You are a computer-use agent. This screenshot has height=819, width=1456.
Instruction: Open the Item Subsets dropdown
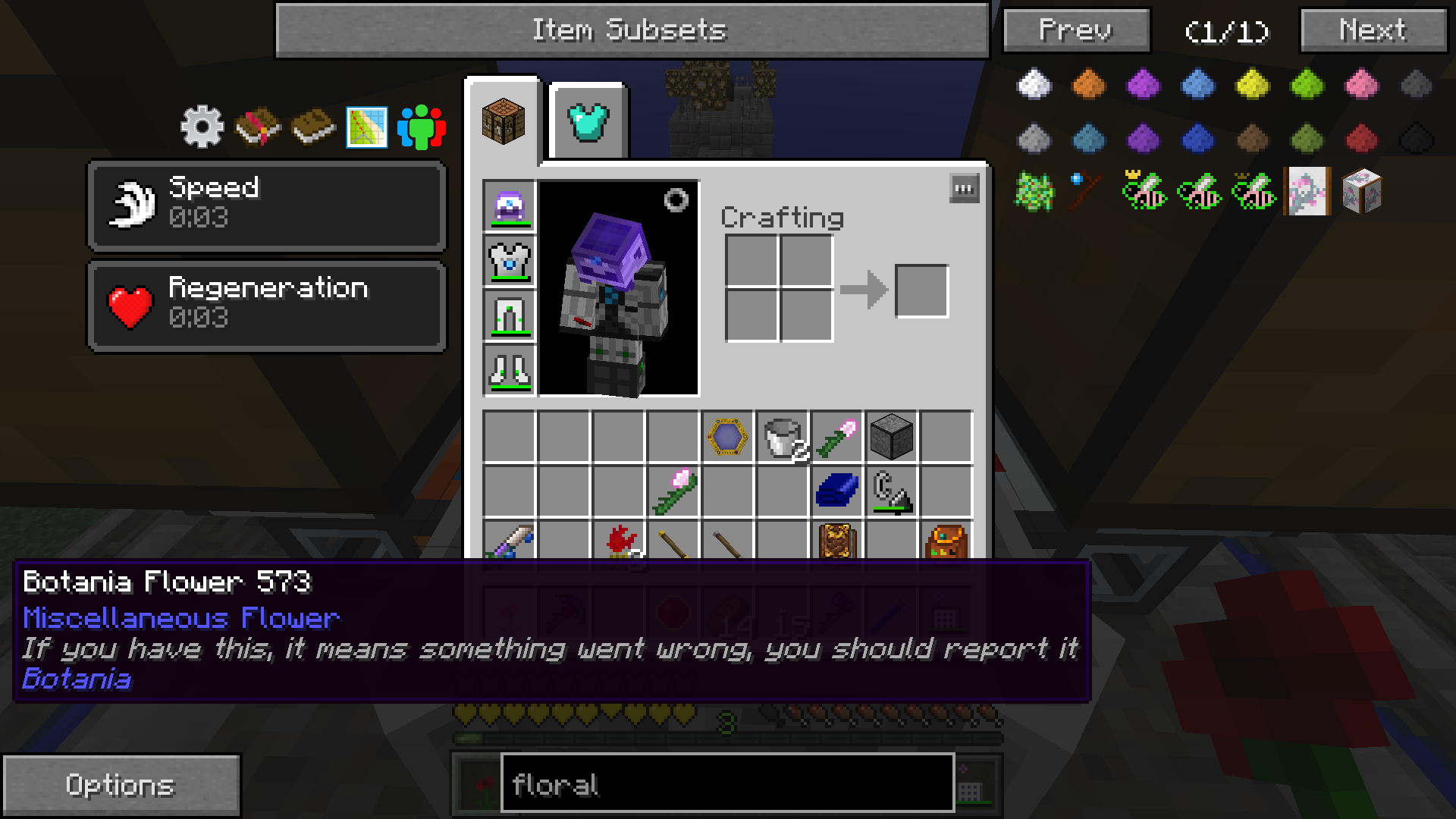[x=632, y=30]
